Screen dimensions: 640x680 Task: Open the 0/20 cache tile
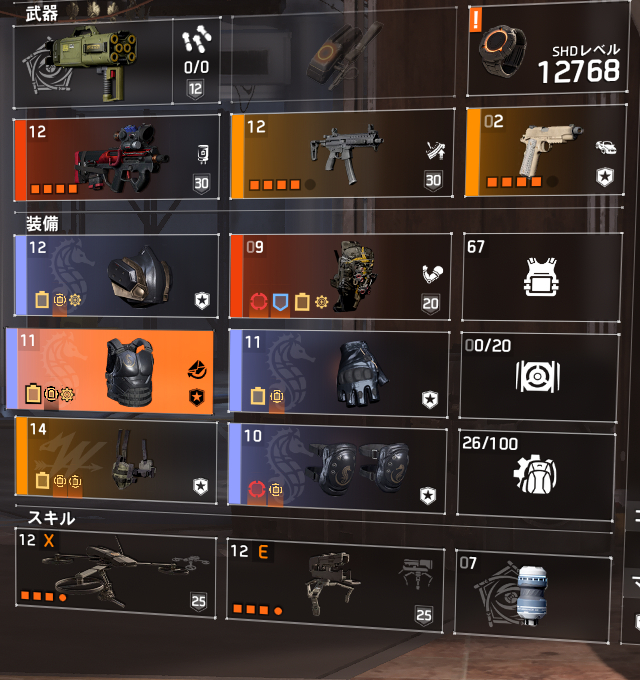click(537, 373)
